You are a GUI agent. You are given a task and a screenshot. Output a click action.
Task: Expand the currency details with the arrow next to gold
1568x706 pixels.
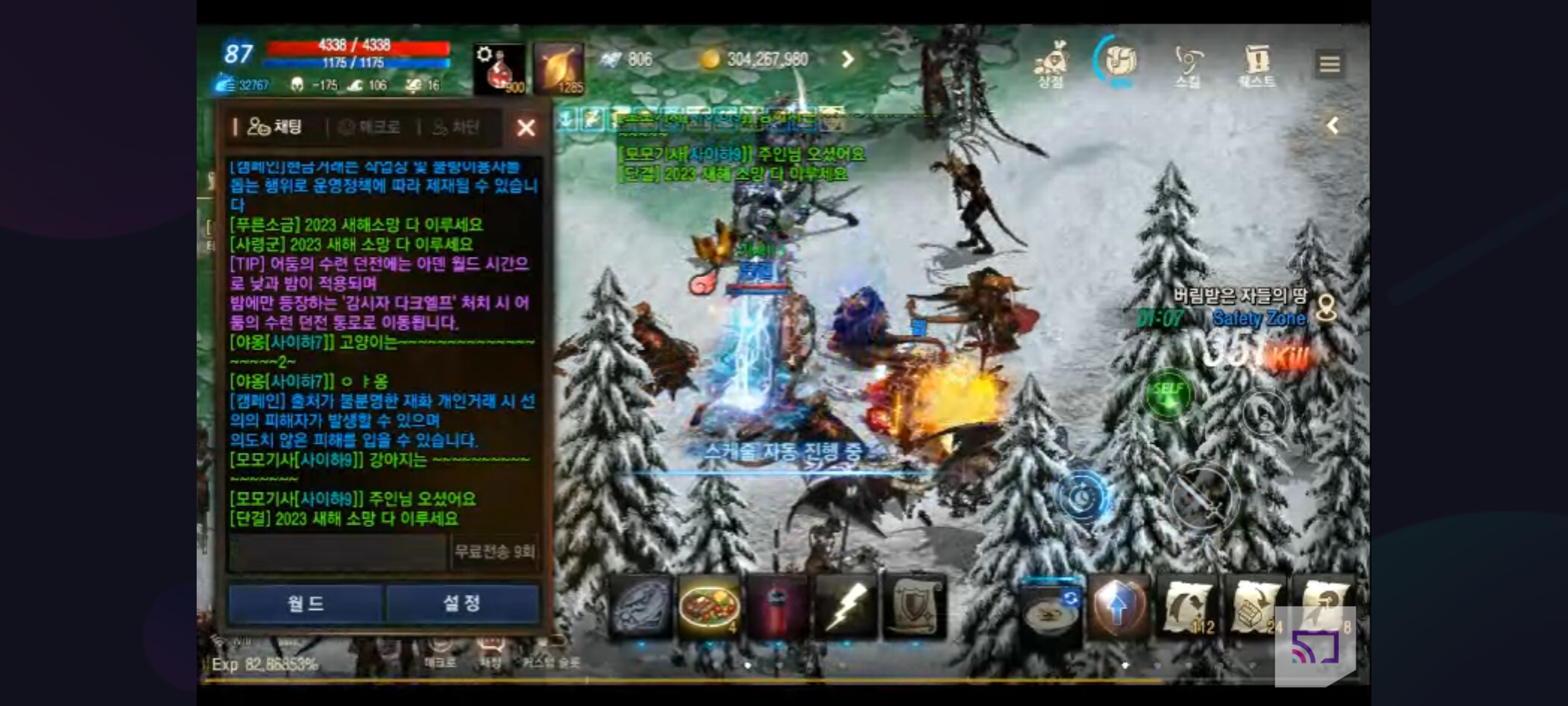pyautogui.click(x=847, y=59)
